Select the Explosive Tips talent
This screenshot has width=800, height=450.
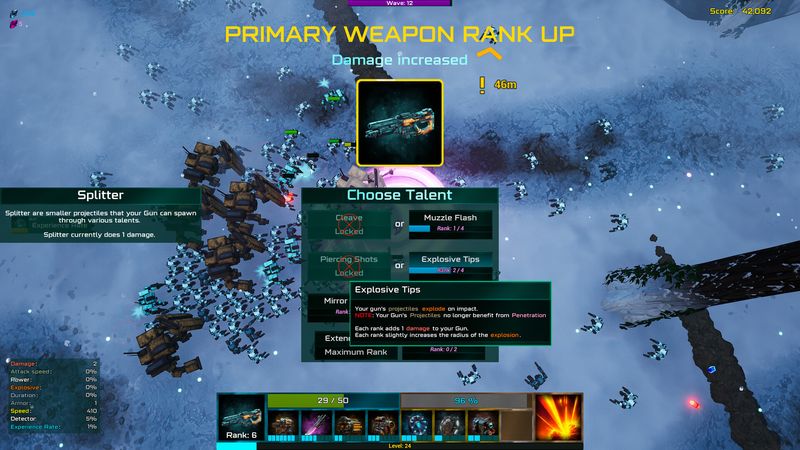[450, 264]
